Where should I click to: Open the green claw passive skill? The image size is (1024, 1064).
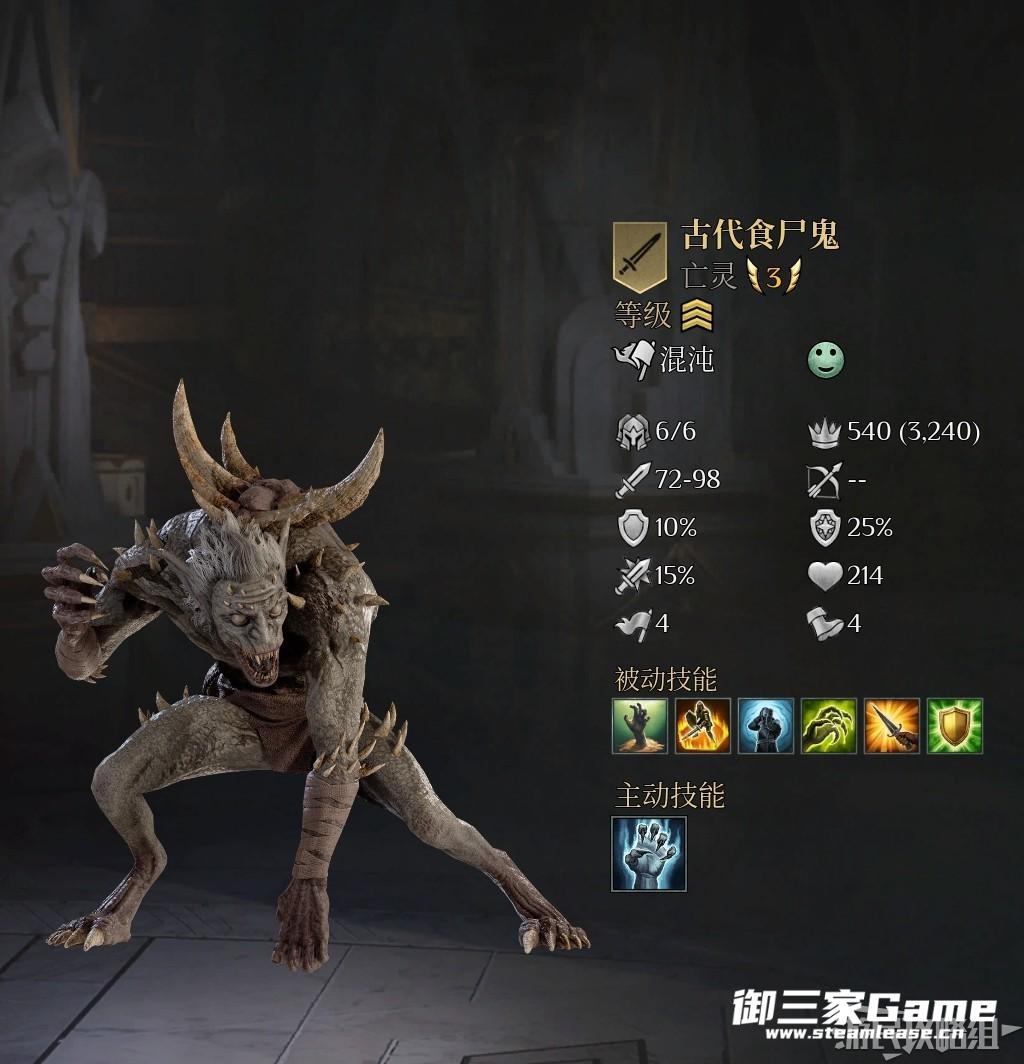pyautogui.click(x=829, y=726)
